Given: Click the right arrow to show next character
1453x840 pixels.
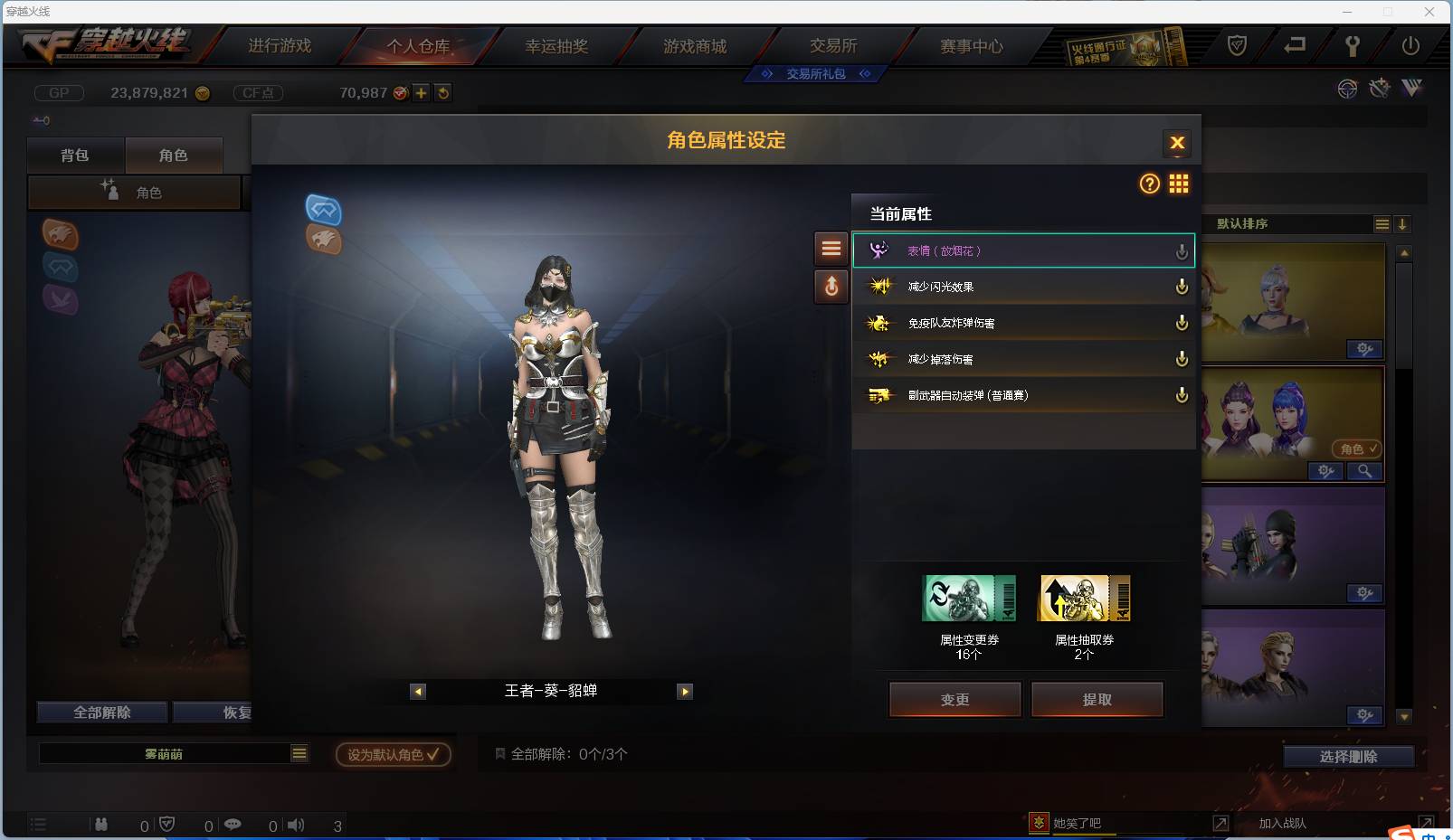Looking at the screenshot, I should point(685,691).
